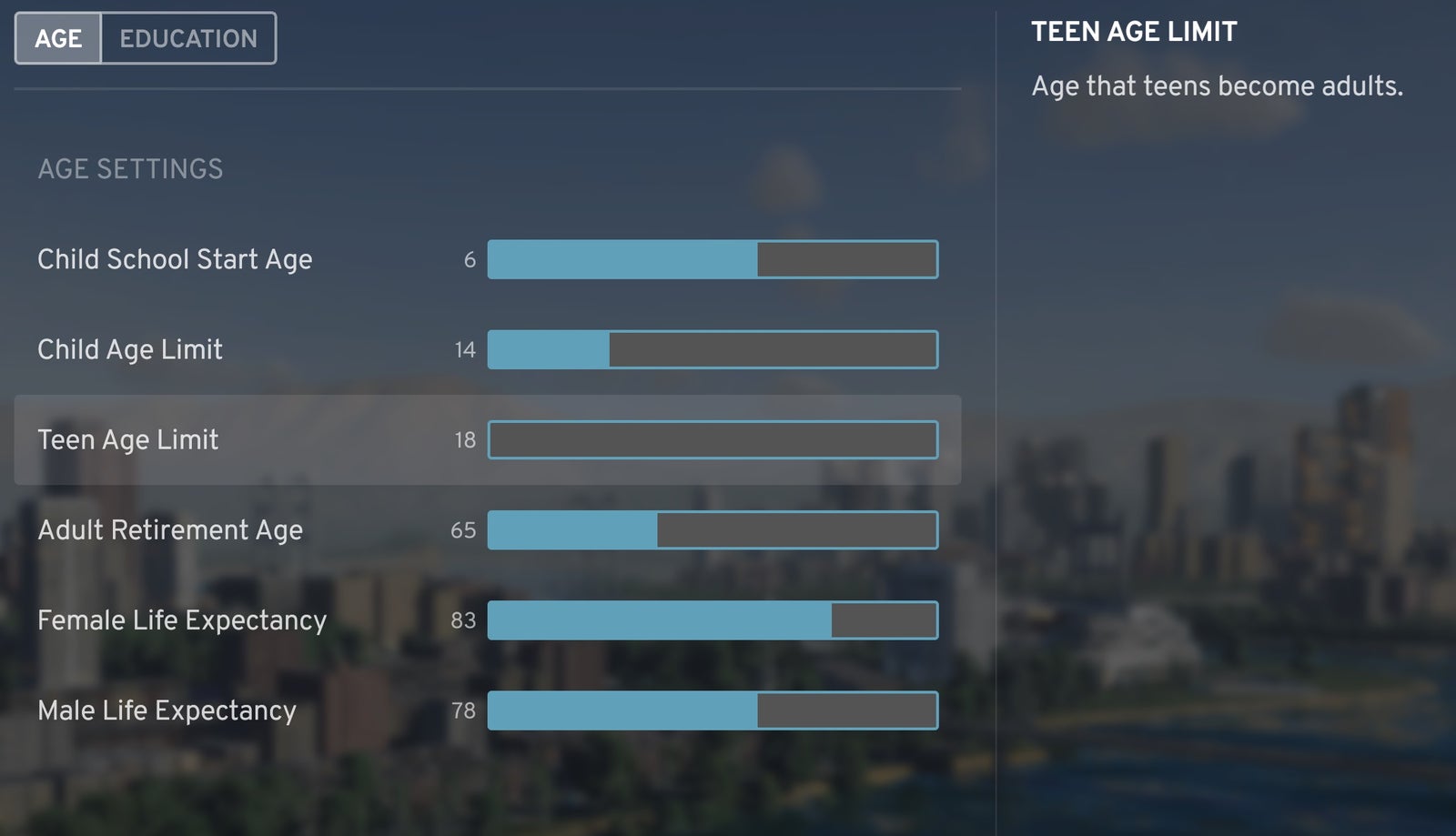1456x836 pixels.
Task: Adjust the Teen Age Limit slider
Action: point(713,439)
